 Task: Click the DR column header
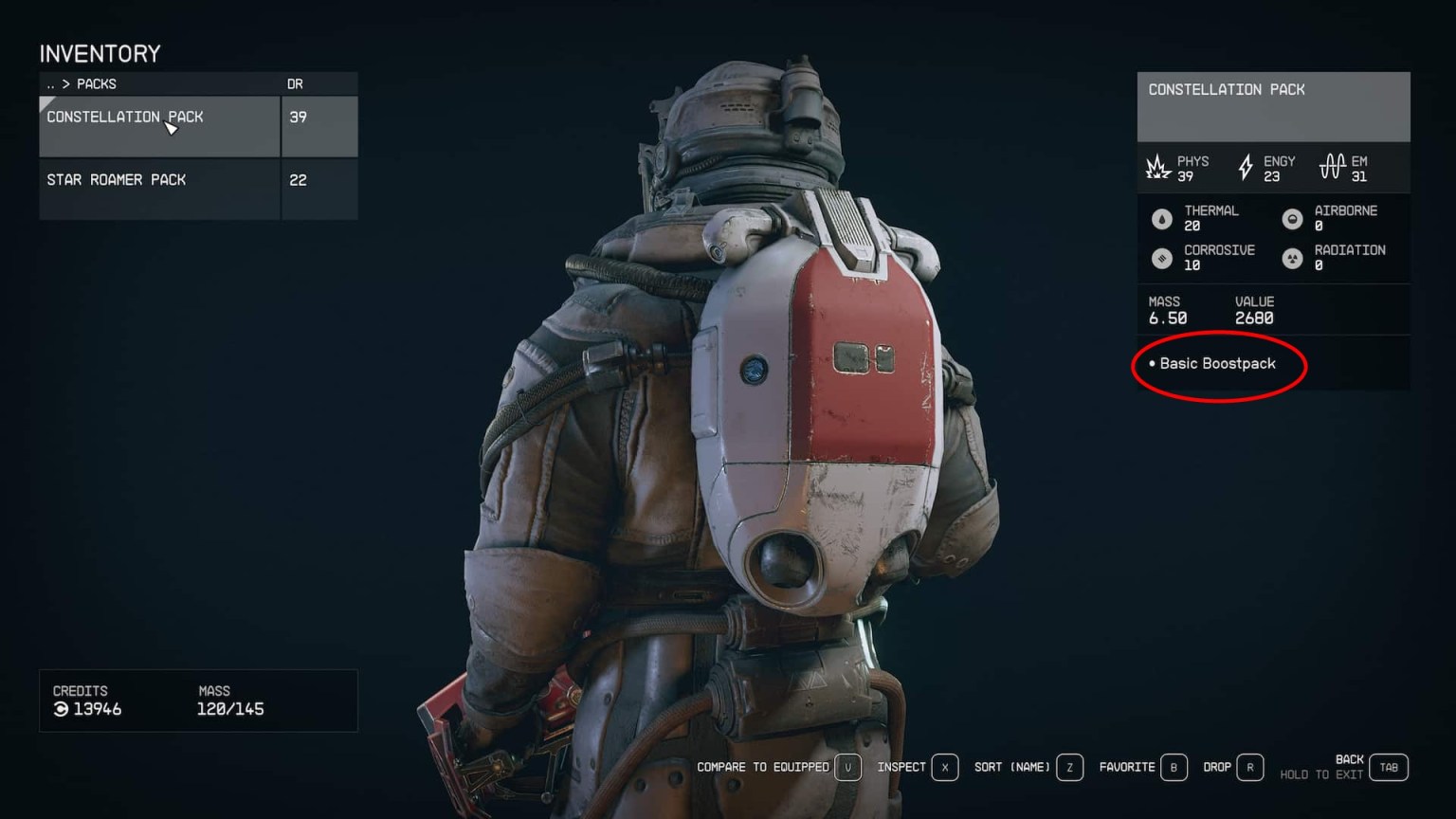click(296, 84)
